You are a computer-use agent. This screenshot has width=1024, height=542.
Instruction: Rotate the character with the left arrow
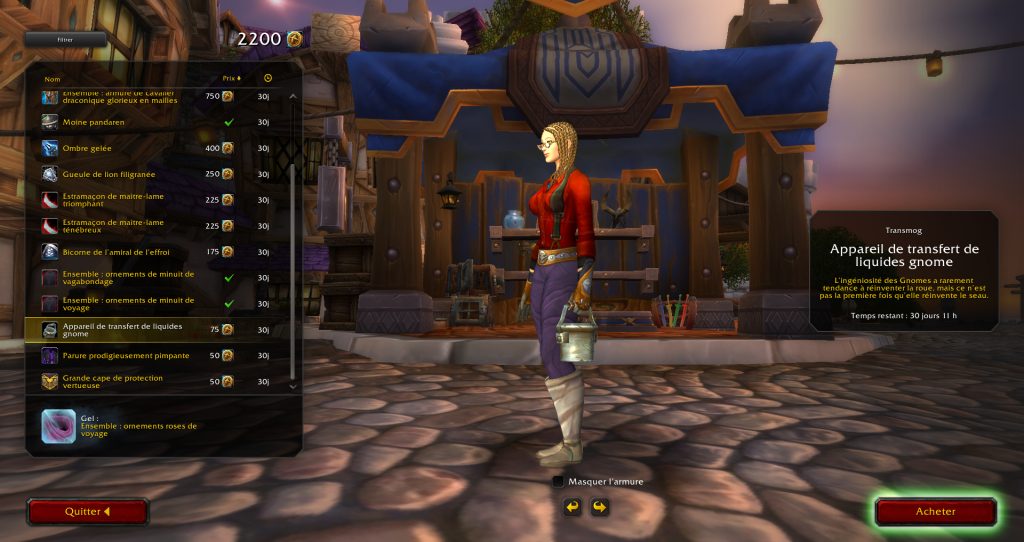[572, 507]
